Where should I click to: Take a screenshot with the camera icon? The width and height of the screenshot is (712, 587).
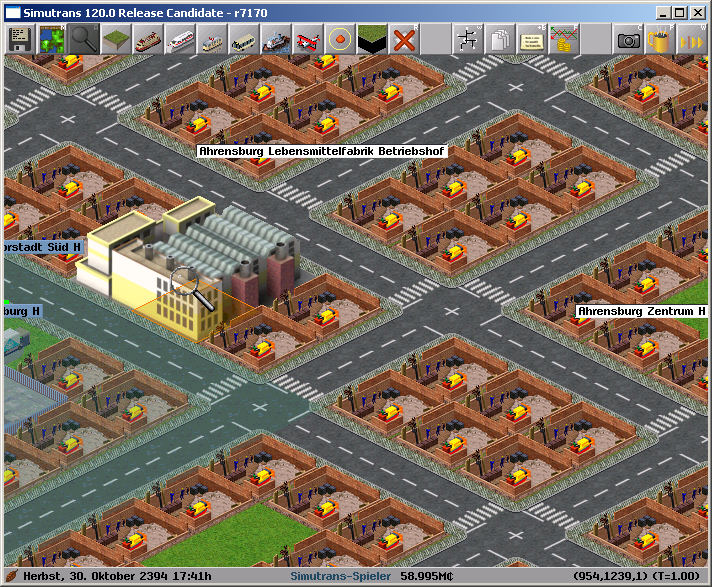click(628, 40)
